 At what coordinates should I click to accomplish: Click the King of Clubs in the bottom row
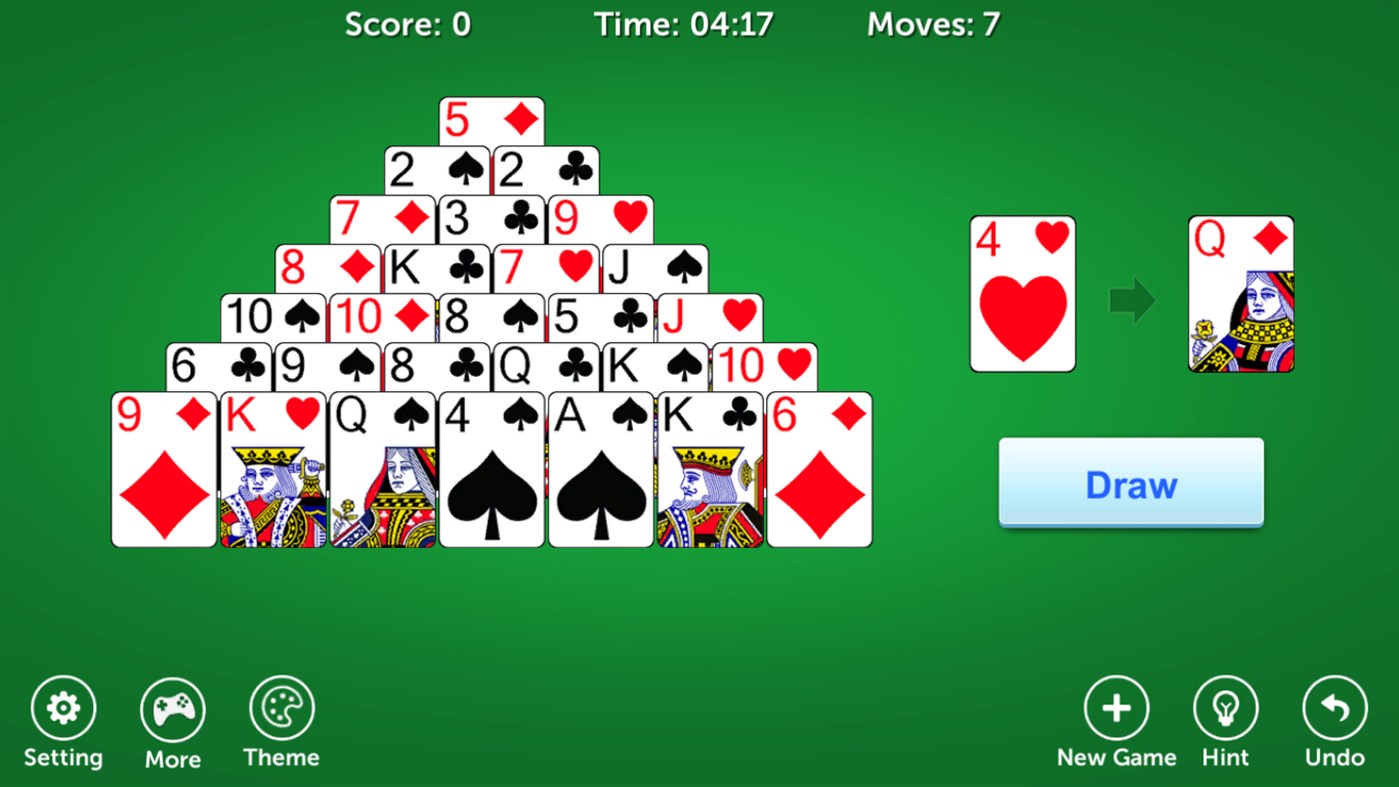pyautogui.click(x=709, y=468)
